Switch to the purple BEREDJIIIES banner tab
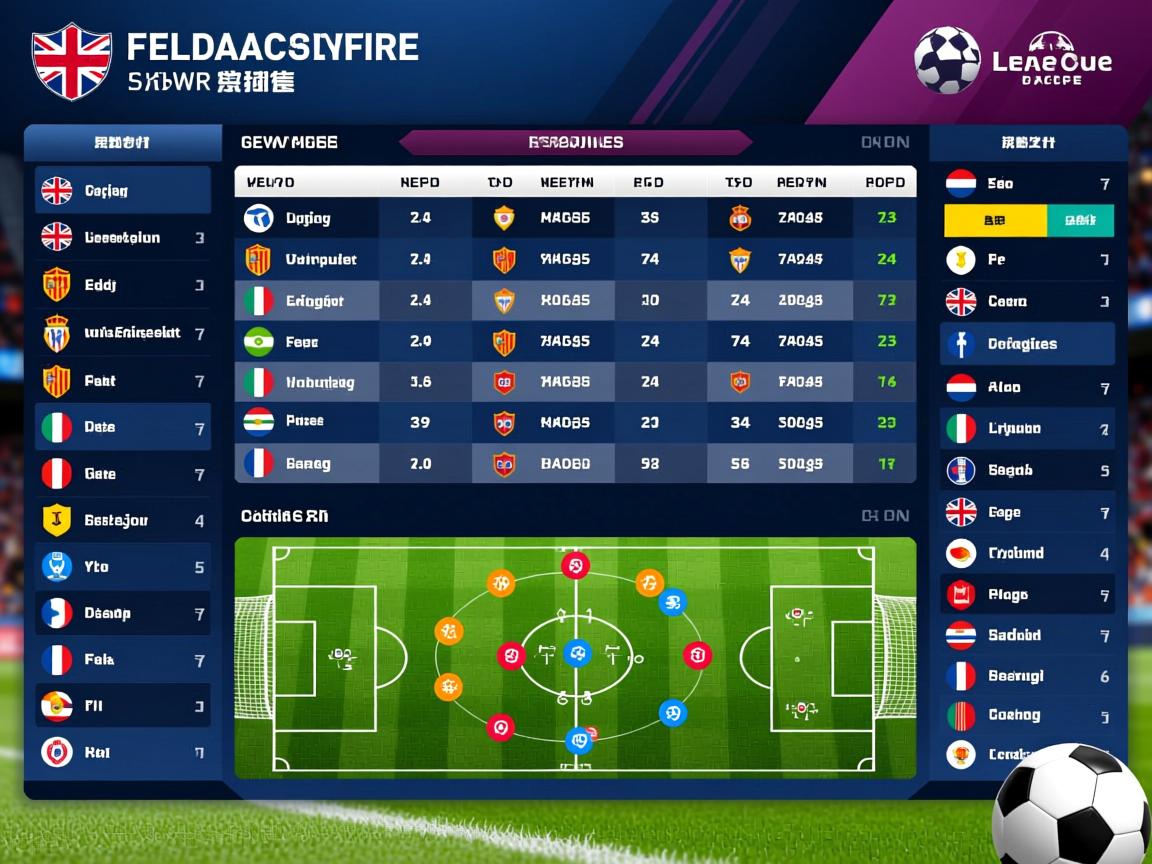The image size is (1152, 864). [575, 143]
